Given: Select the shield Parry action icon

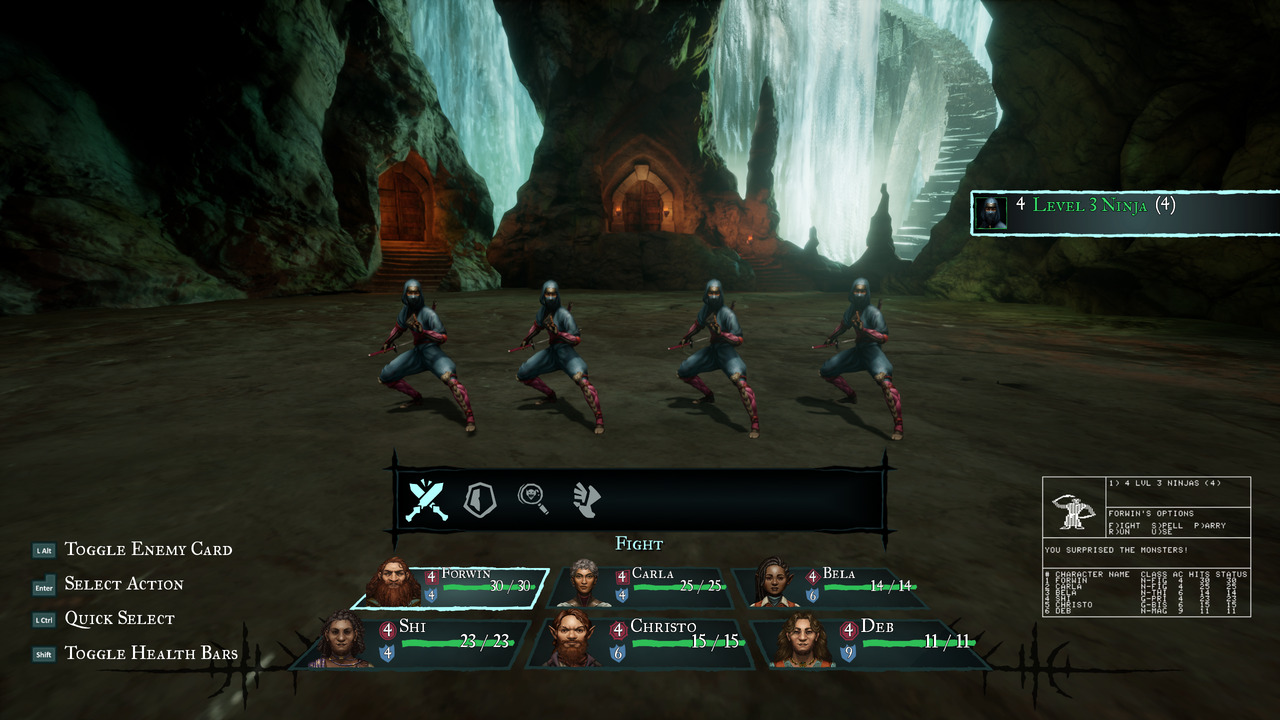Looking at the screenshot, I should pyautogui.click(x=480, y=499).
